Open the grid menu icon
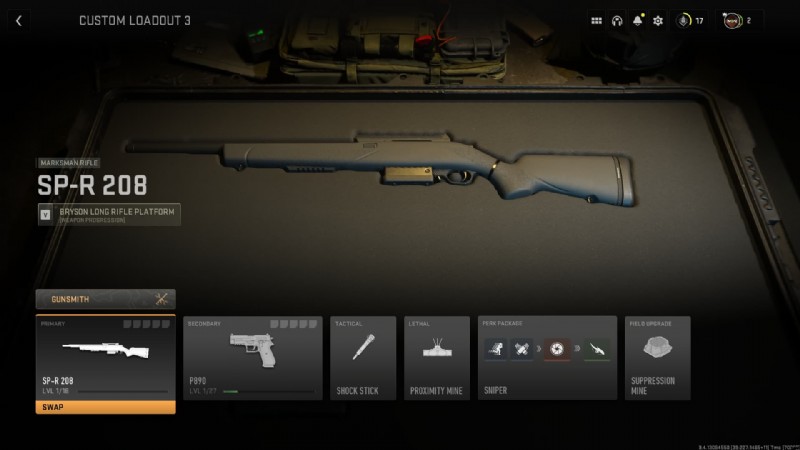 click(597, 20)
